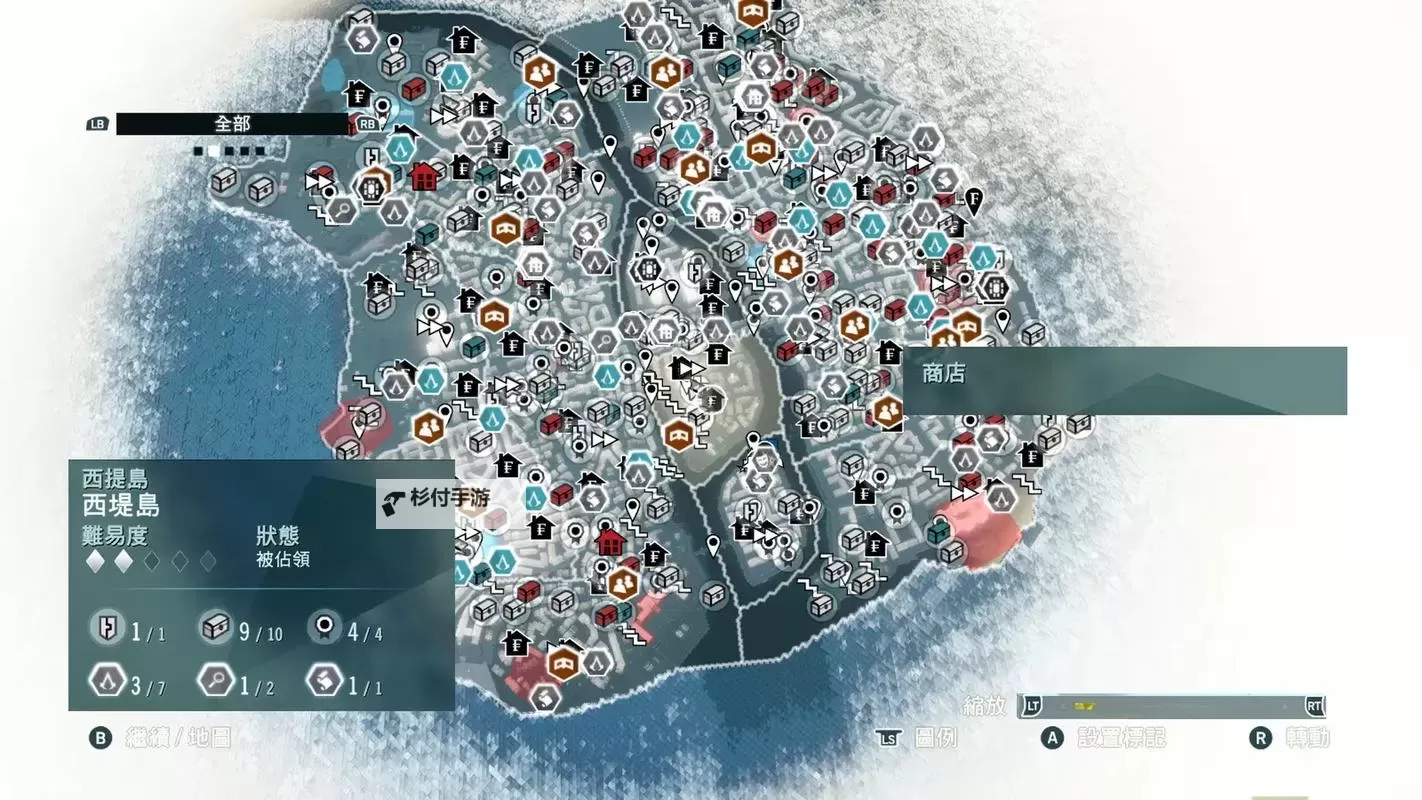Select the theater masks map marker
The height and width of the screenshot is (800, 1422).
pyautogui.click(x=762, y=461)
